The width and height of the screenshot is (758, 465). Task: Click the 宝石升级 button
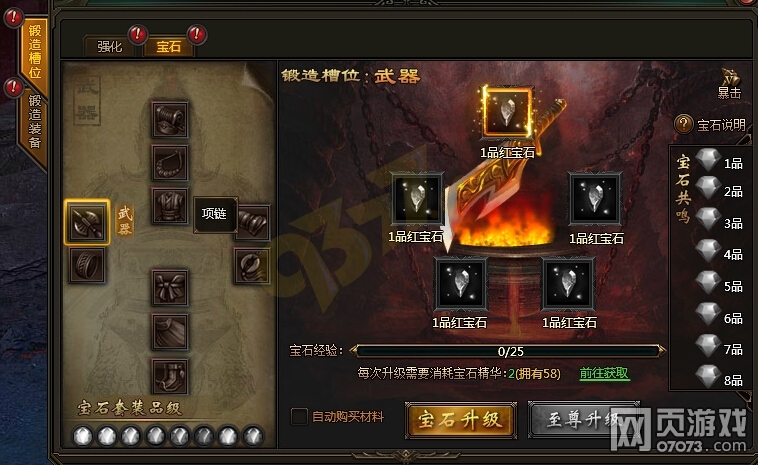coord(459,418)
